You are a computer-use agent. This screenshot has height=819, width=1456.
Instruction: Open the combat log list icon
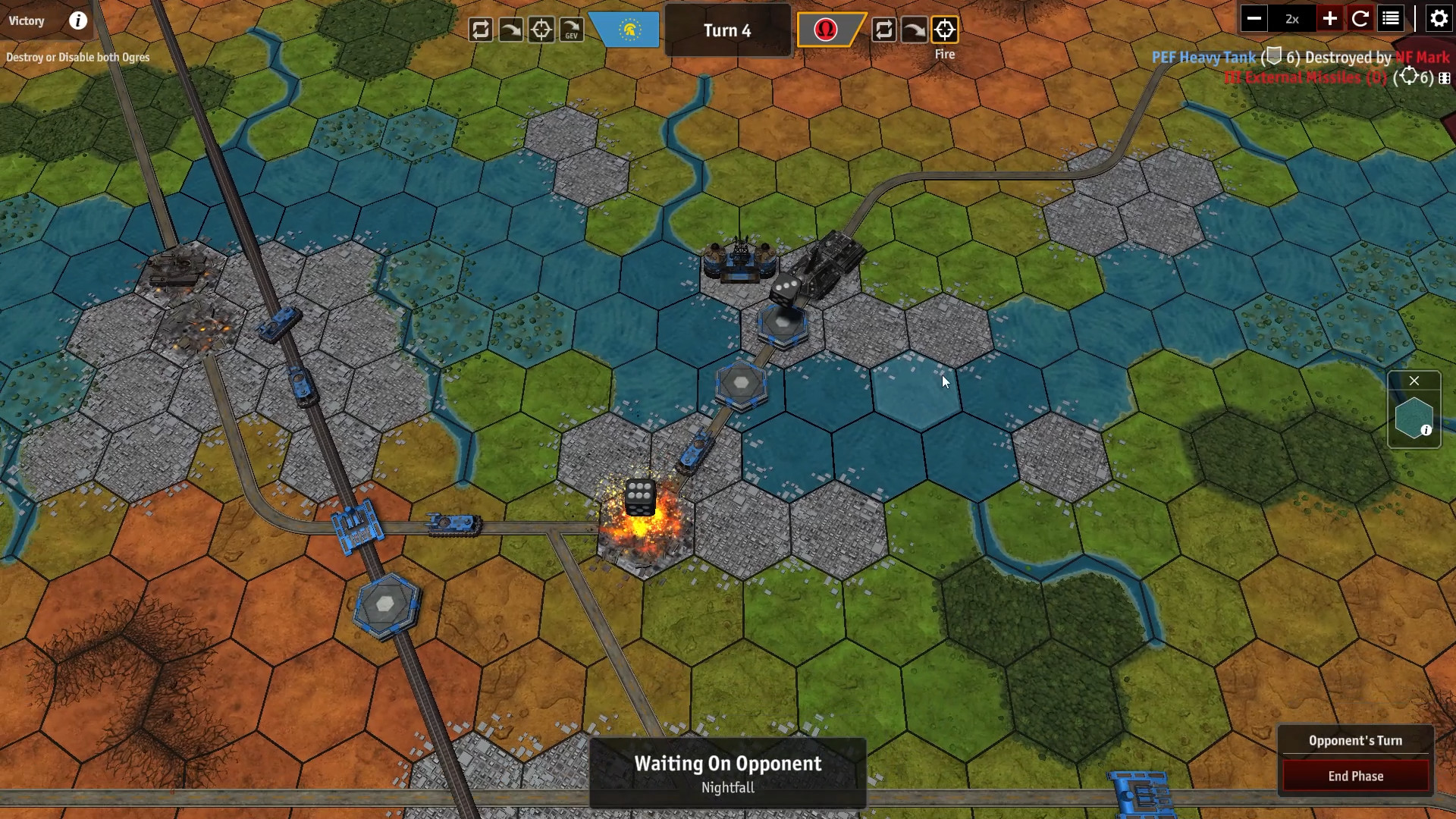[x=1392, y=17]
